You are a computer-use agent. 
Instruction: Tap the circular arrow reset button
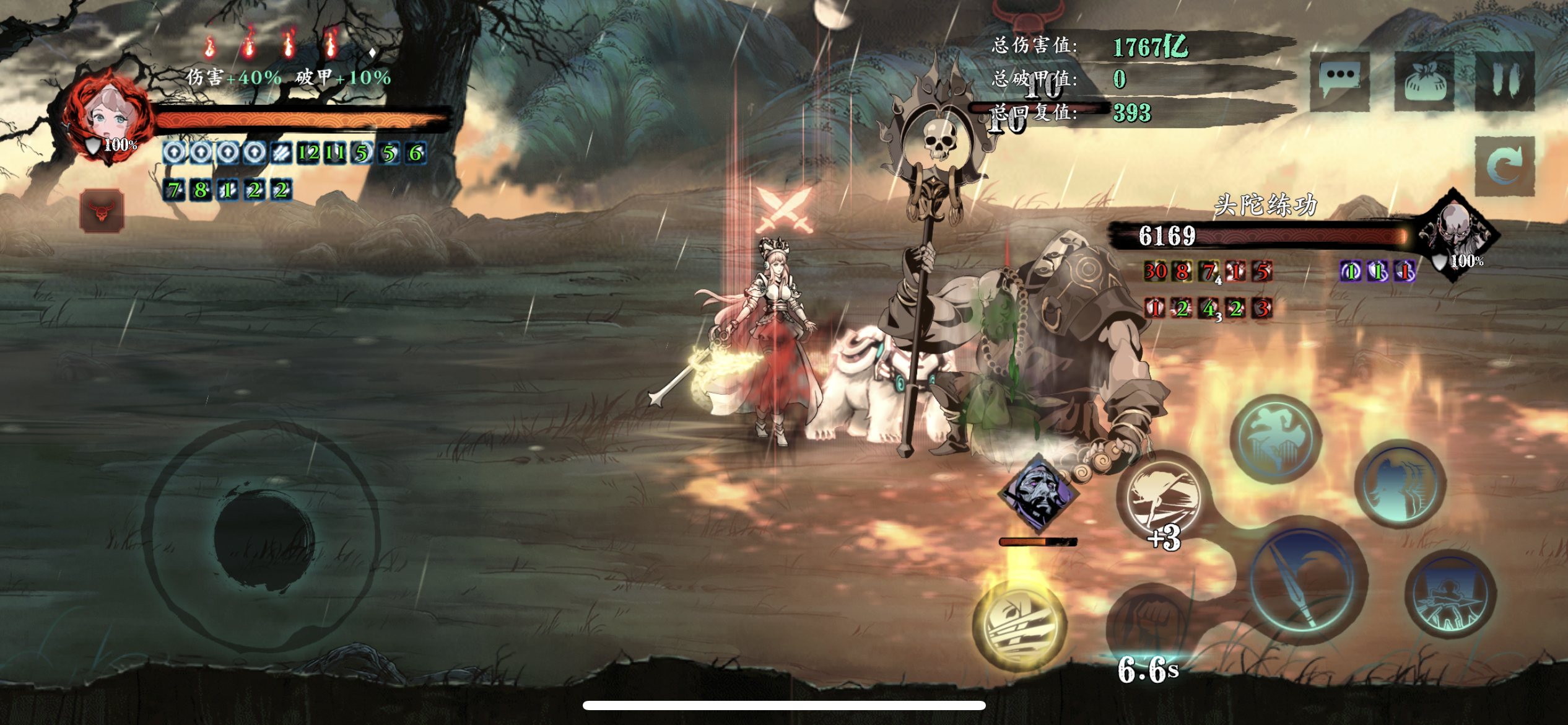click(1505, 165)
